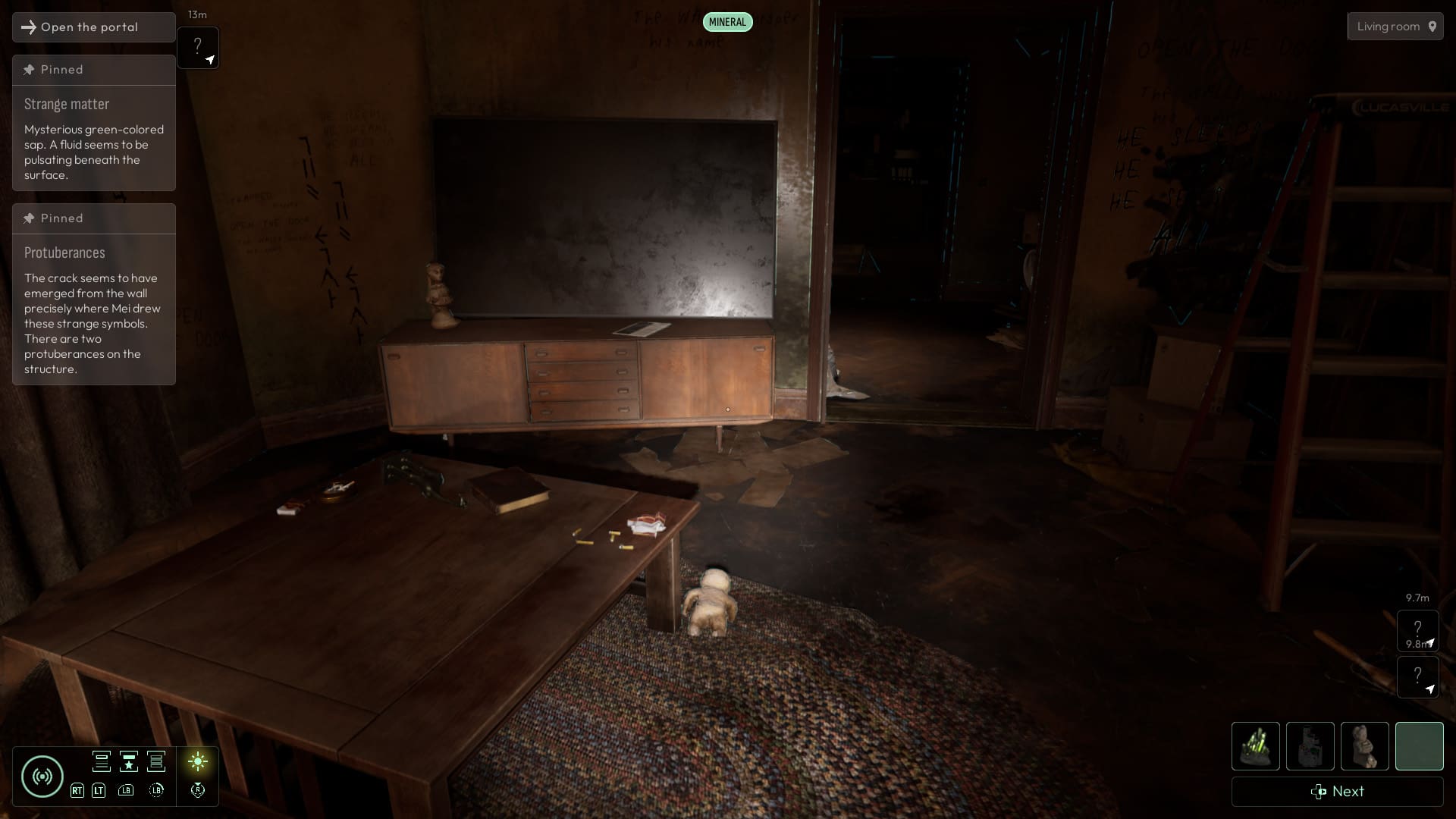The image size is (1456, 819).
Task: Switch to the starred entries tab
Action: 129,761
